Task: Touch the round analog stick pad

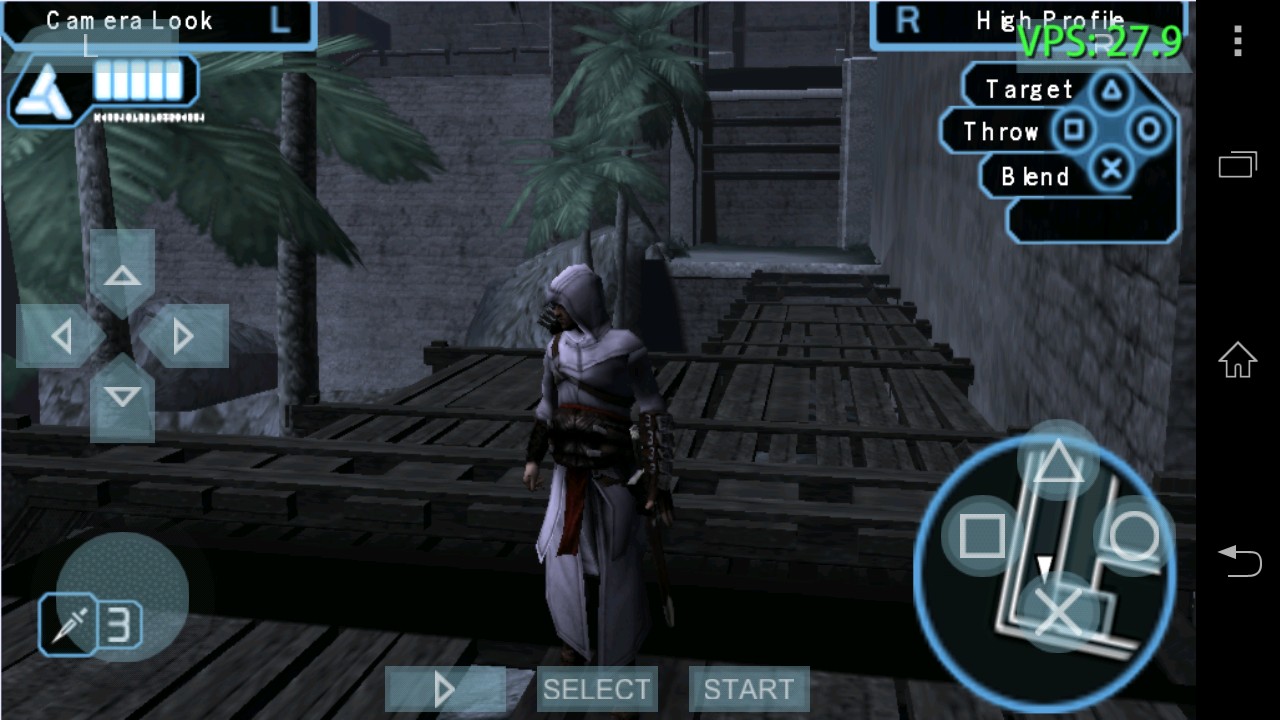Action: (122, 596)
